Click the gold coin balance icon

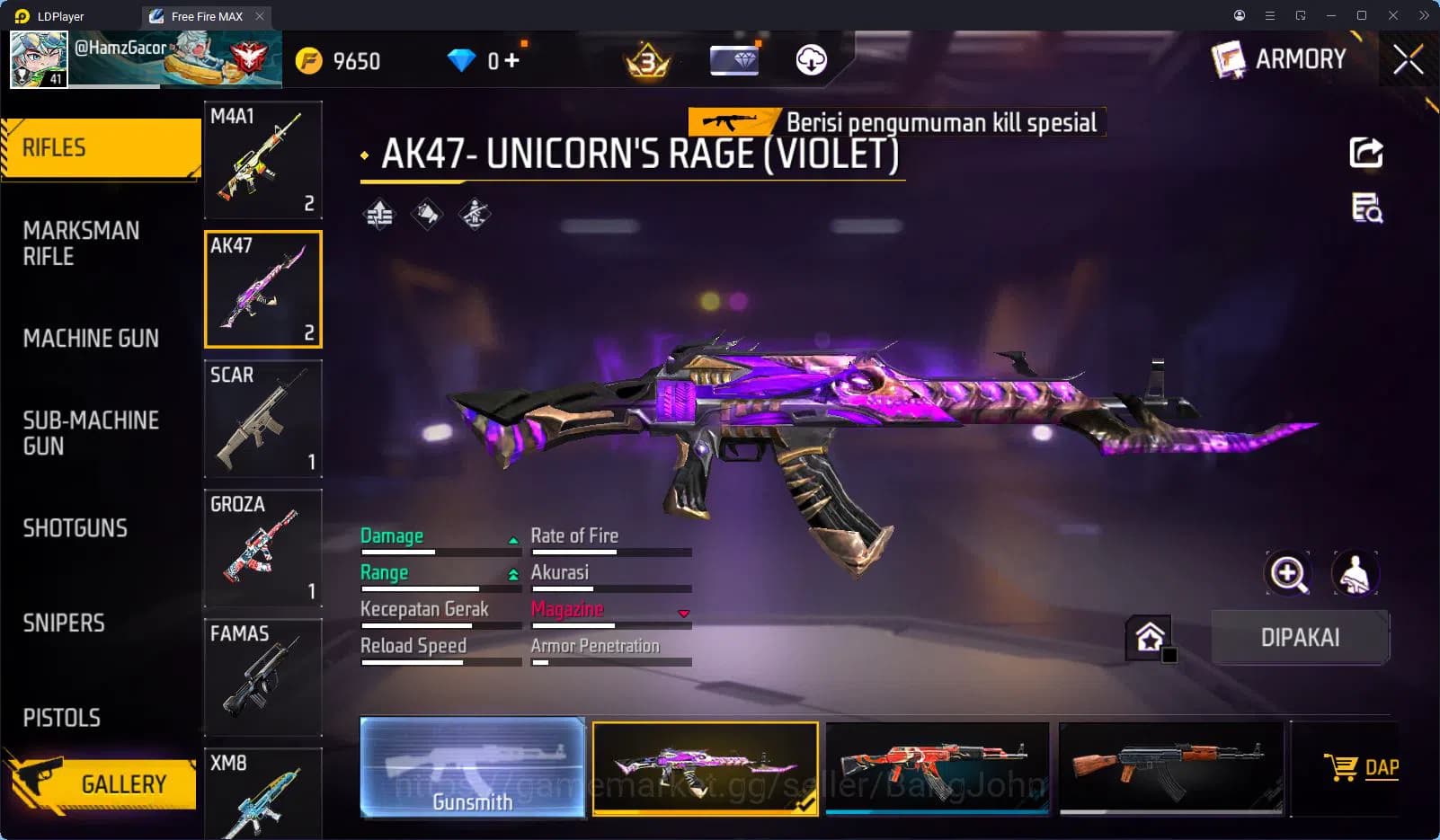pyautogui.click(x=309, y=60)
